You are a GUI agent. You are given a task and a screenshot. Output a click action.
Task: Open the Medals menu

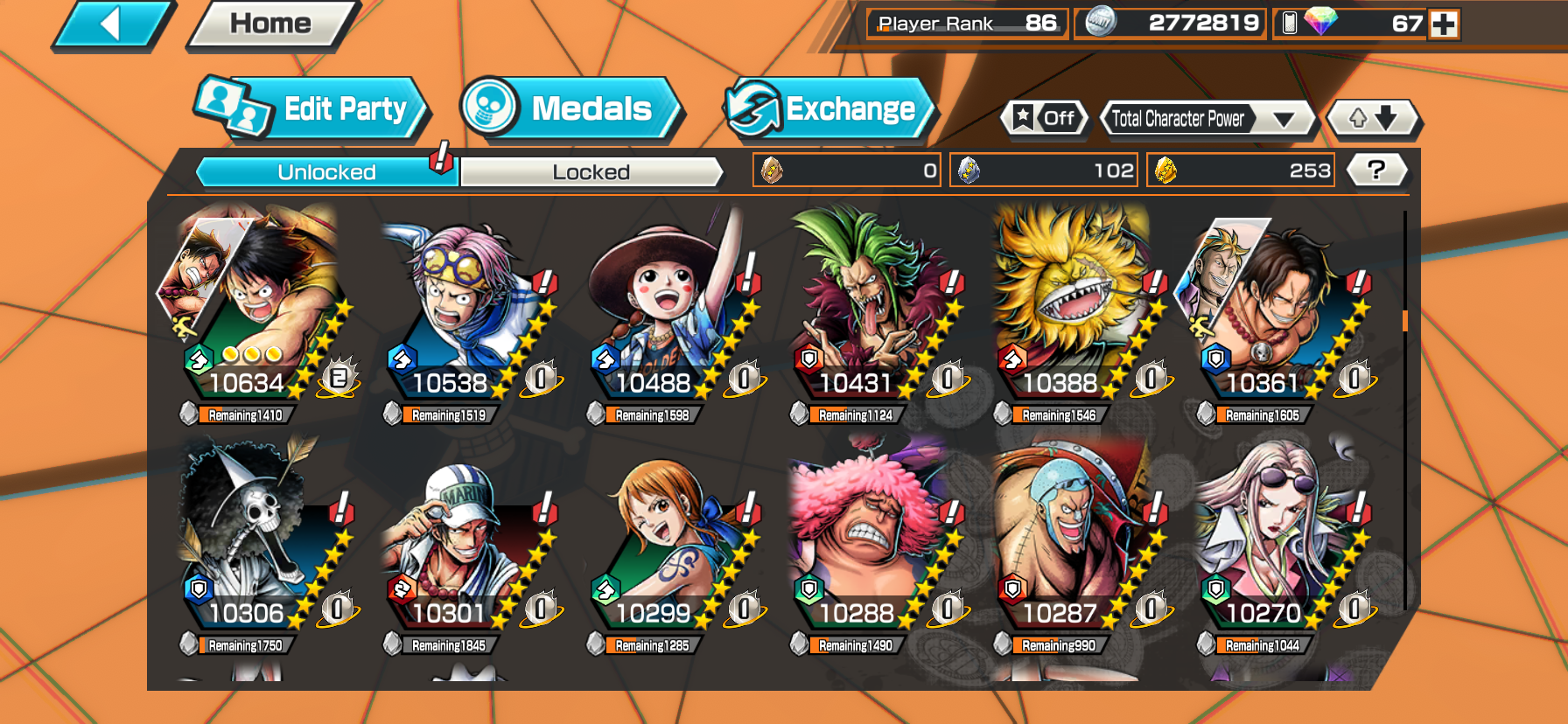tap(570, 108)
